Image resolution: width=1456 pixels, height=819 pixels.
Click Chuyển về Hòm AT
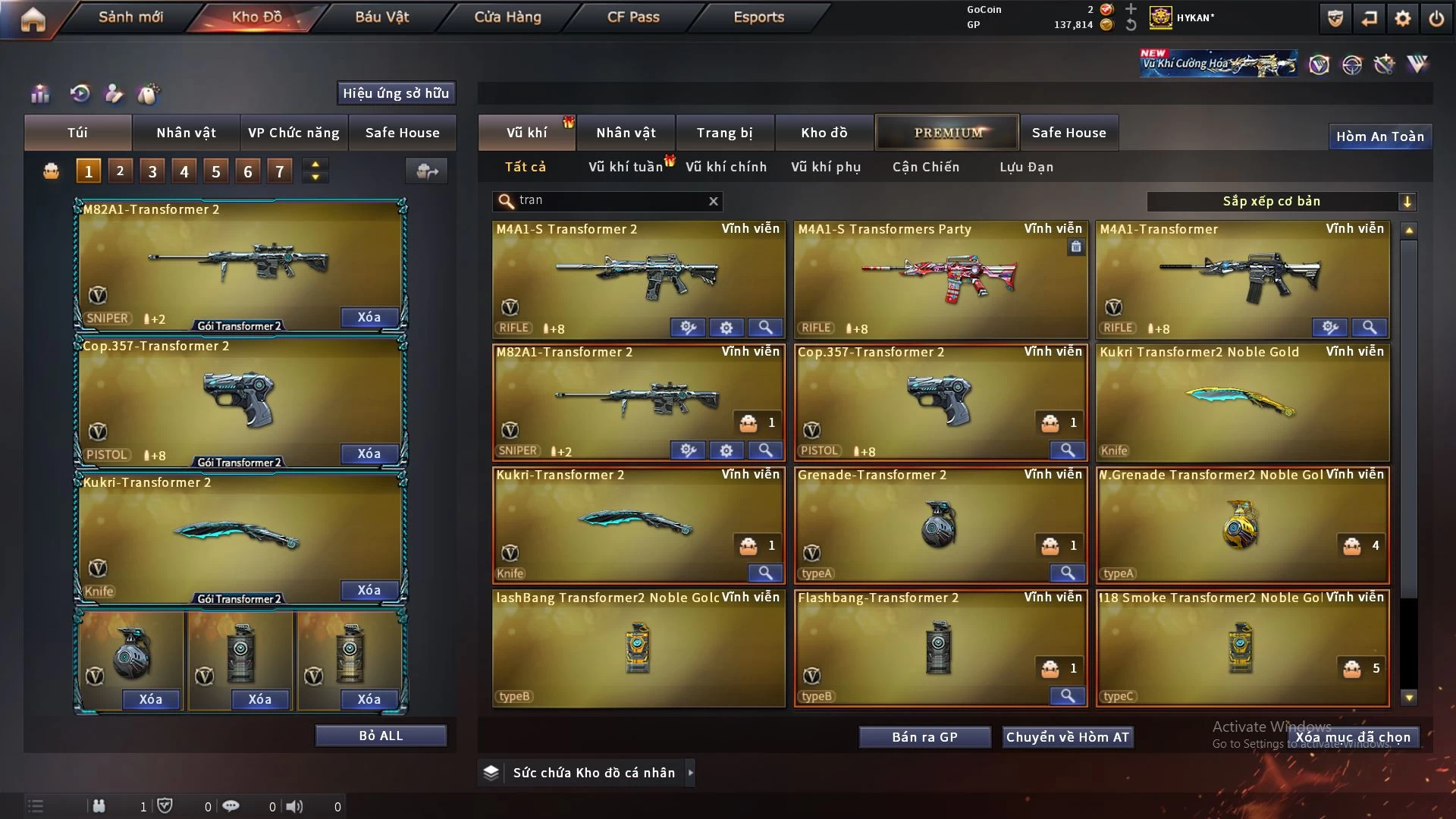point(1067,737)
